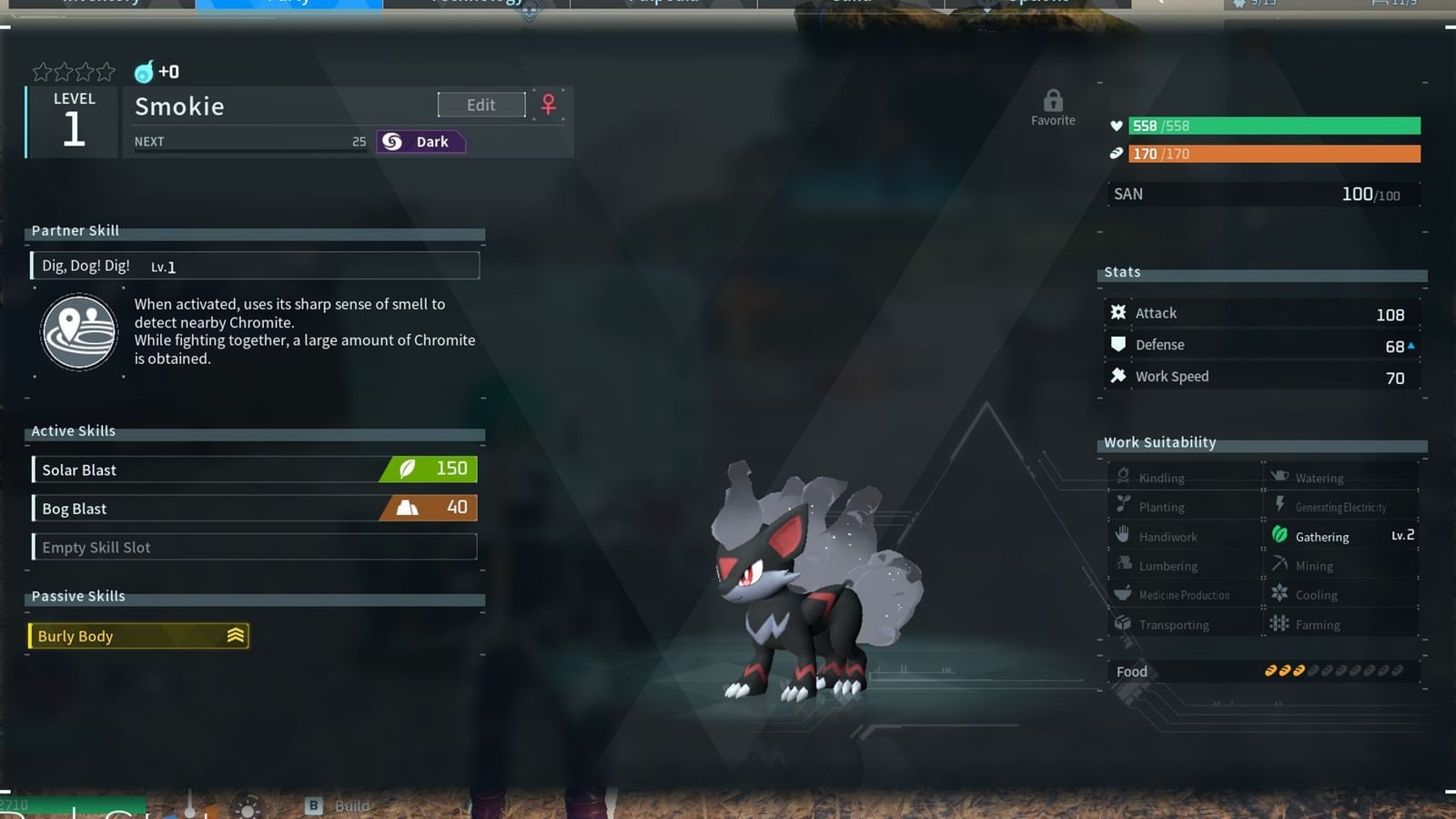Select the Transporting box icon

pyautogui.click(x=1122, y=624)
